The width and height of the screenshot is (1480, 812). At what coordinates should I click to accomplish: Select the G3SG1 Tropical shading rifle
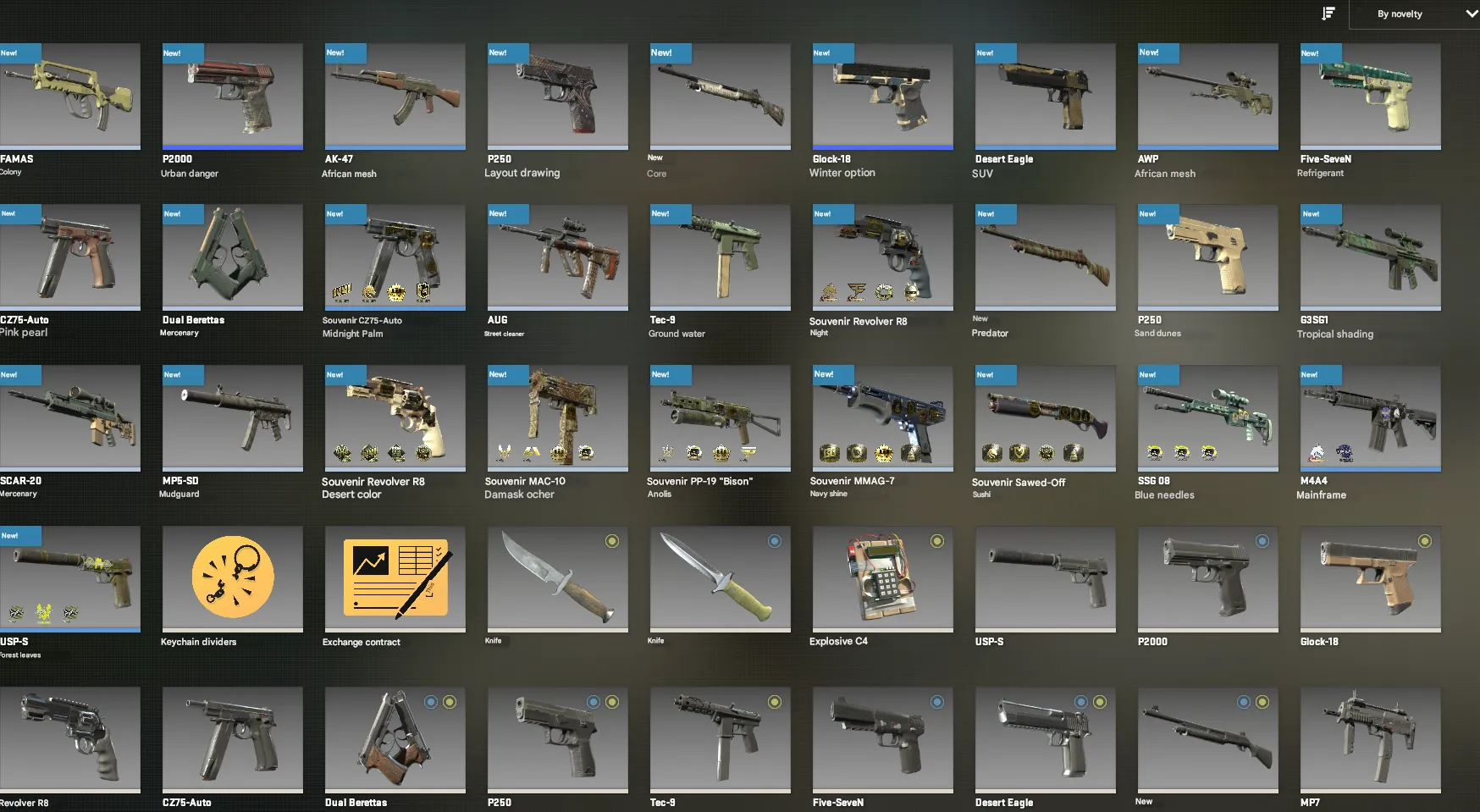1370,257
